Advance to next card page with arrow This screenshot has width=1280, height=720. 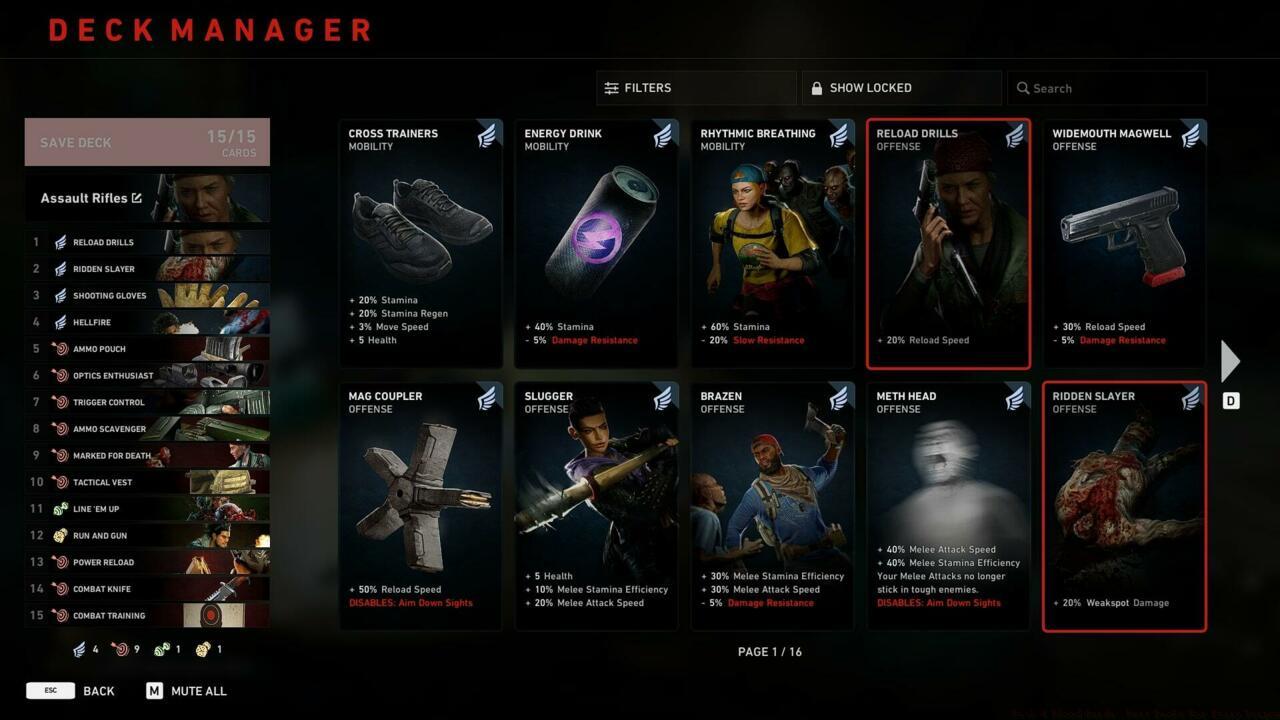pyautogui.click(x=1229, y=360)
